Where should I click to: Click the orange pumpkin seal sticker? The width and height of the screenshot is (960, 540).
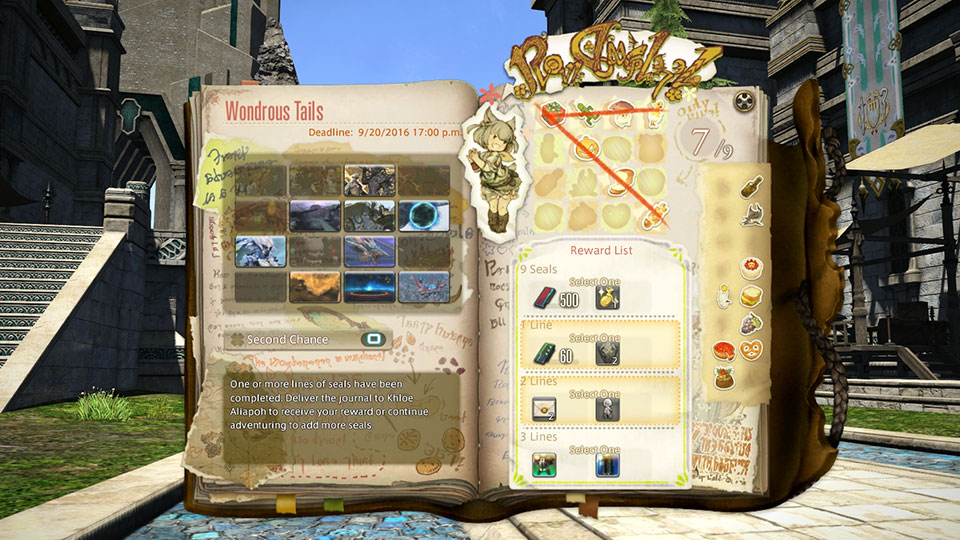point(587,150)
